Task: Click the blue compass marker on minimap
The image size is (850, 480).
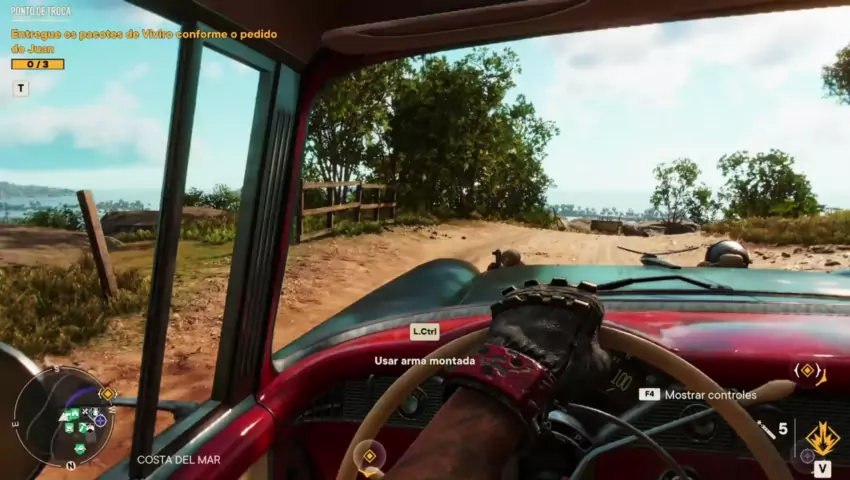Action: [100, 420]
